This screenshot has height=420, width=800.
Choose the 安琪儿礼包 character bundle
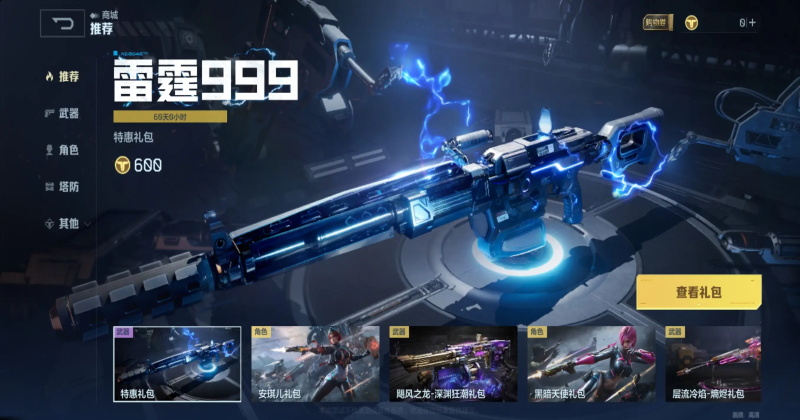tap(315, 364)
